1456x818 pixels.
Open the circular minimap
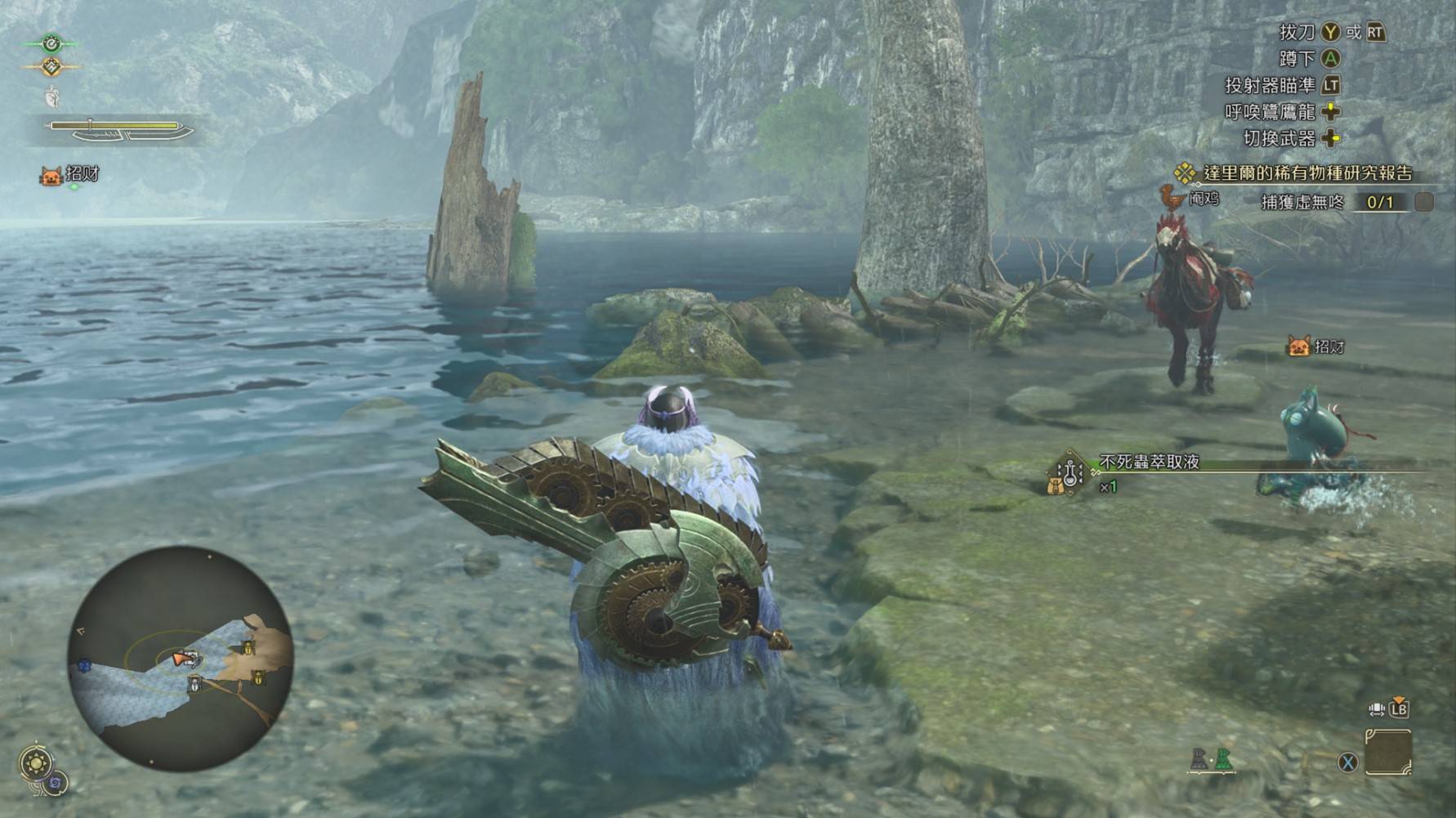(x=180, y=658)
